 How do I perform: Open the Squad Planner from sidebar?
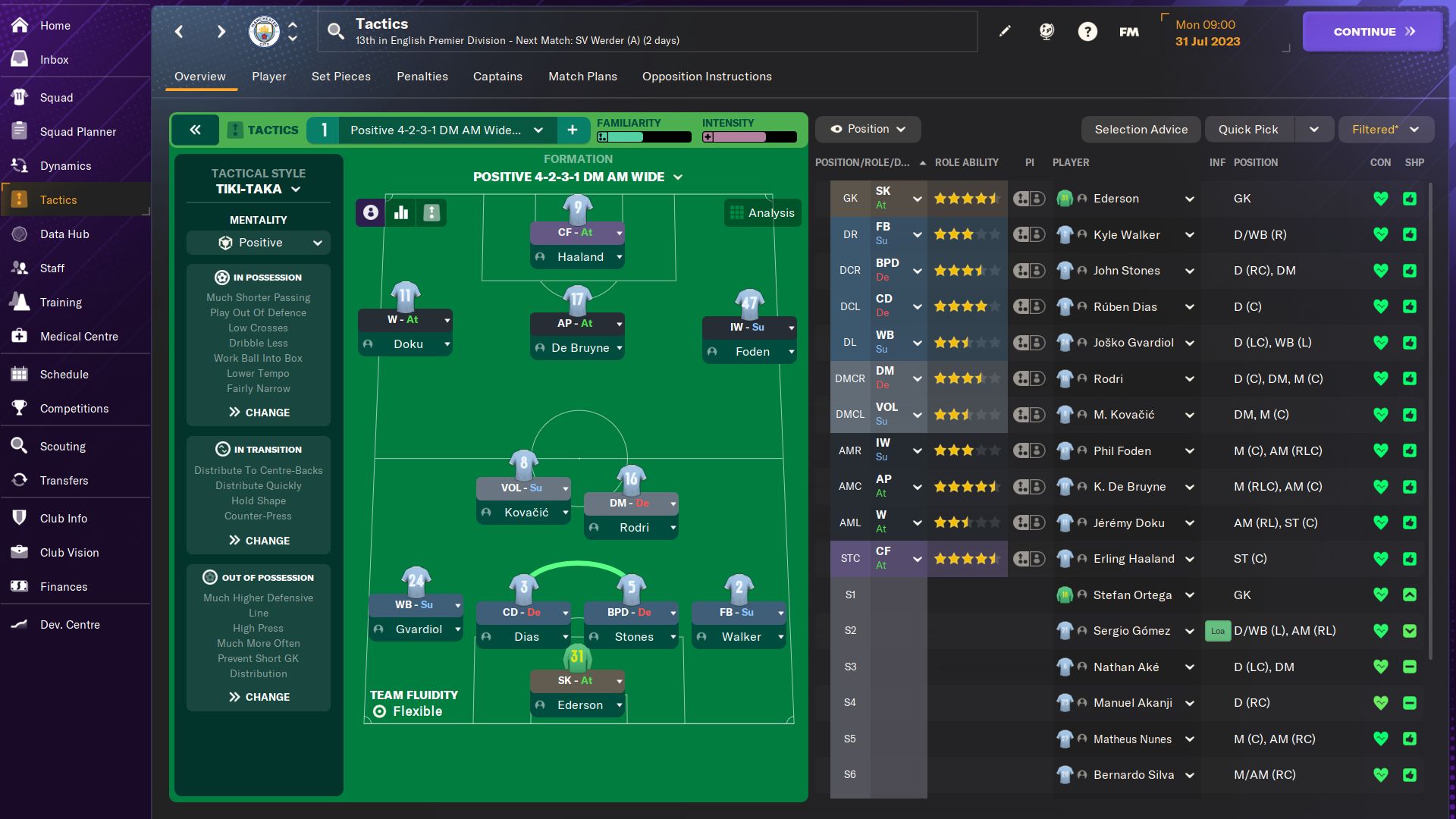77,131
